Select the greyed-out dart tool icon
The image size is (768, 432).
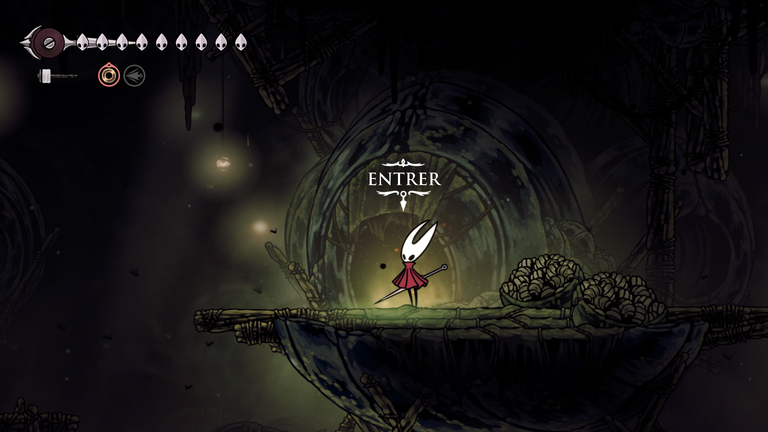(134, 75)
